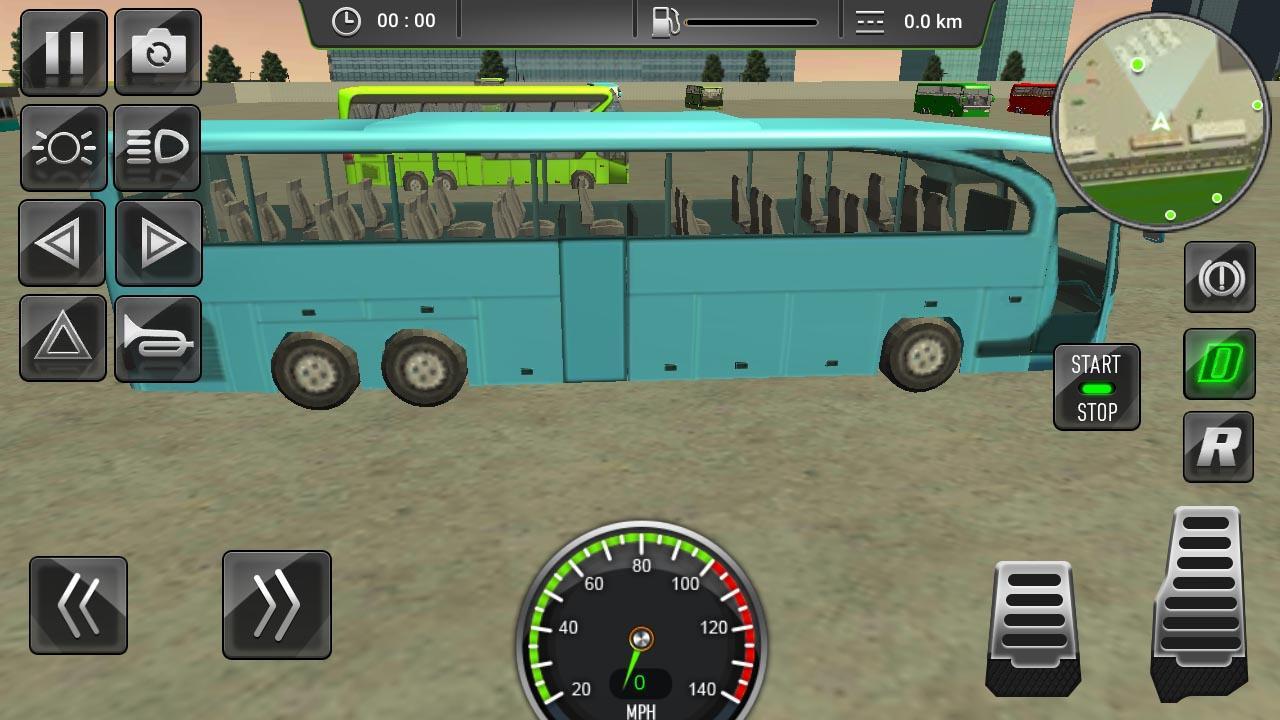1280x720 pixels.
Task: Engage the parking brake
Action: point(1219,276)
